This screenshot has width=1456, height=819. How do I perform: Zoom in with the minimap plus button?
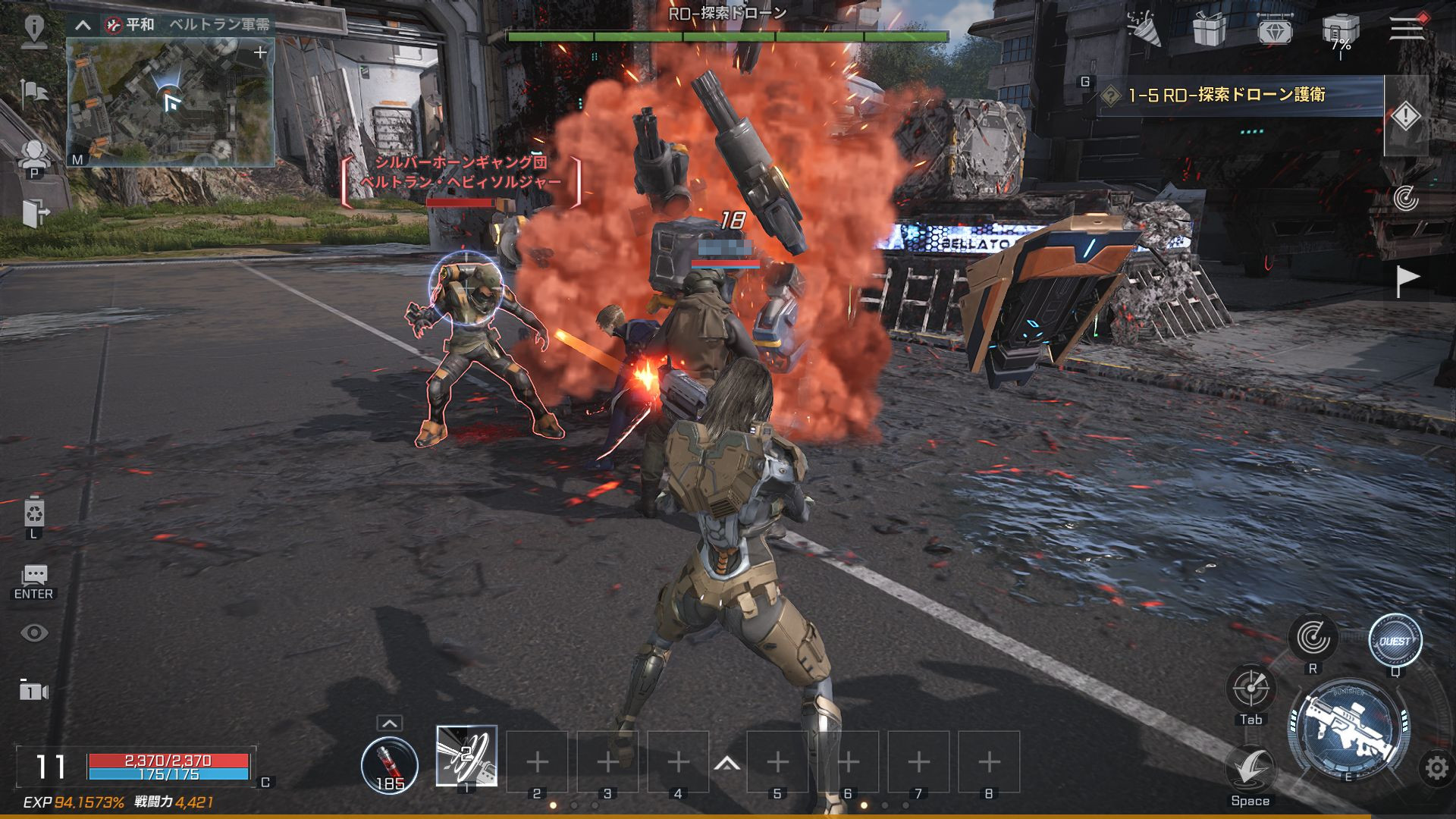point(260,52)
